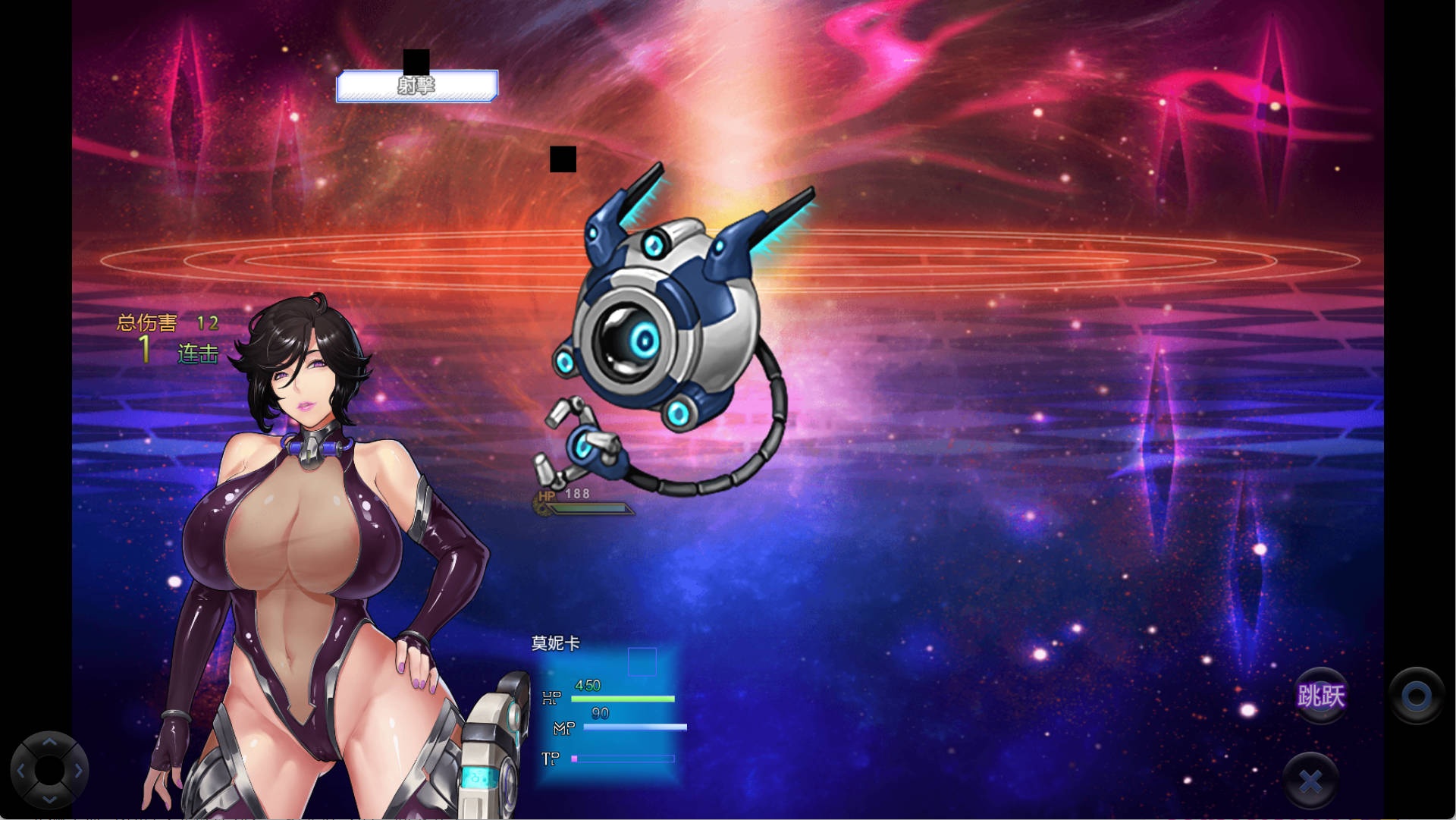Tap the right arrow on the D-pad
Viewport: 1456px width, 820px height.
tap(77, 771)
